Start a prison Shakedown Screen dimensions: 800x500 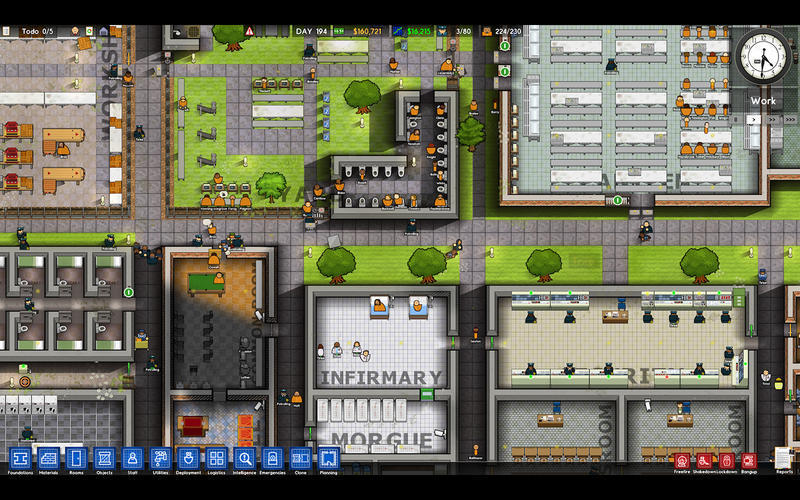pos(705,461)
